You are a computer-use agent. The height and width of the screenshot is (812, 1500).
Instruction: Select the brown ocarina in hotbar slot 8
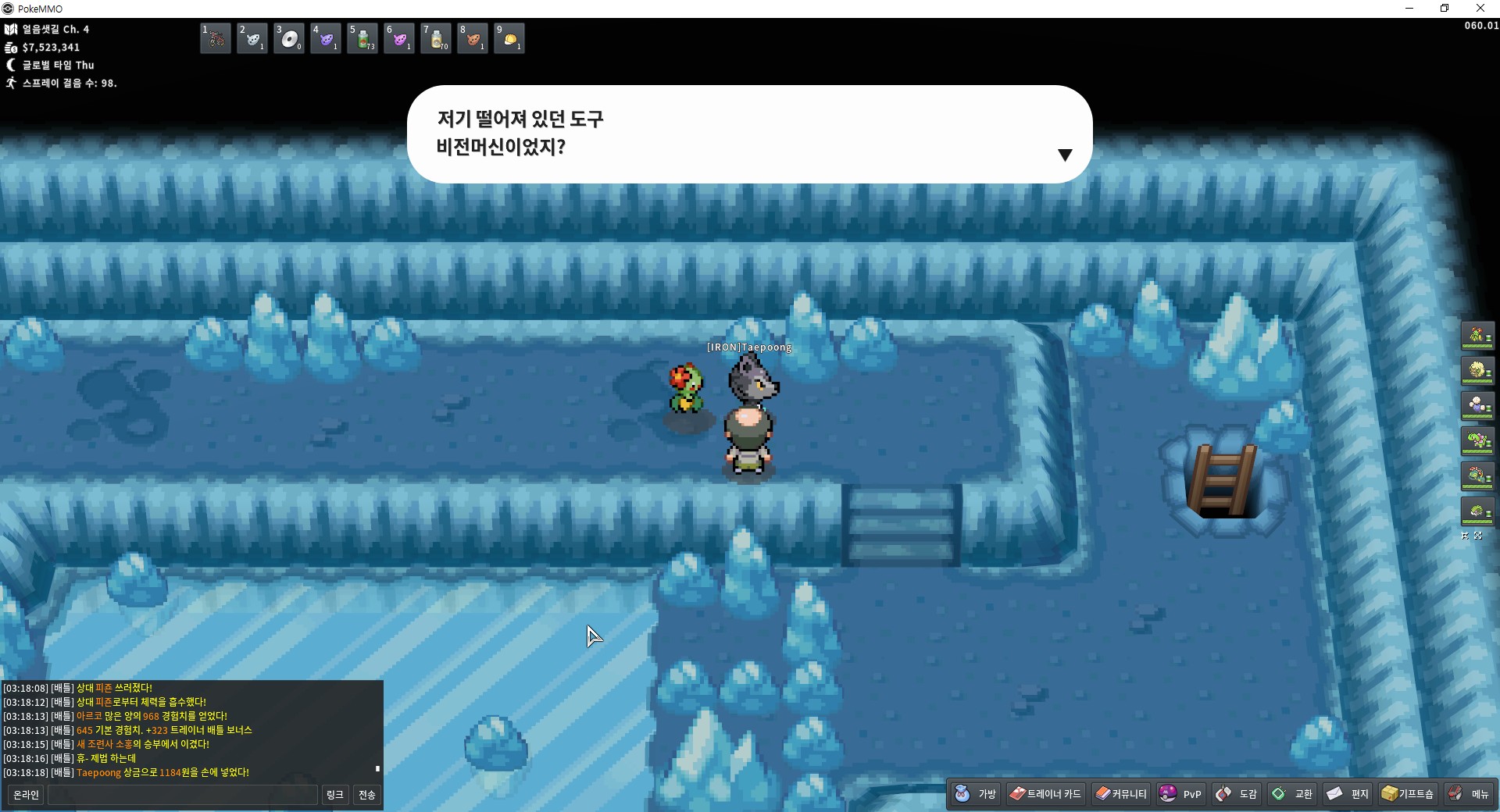point(473,38)
